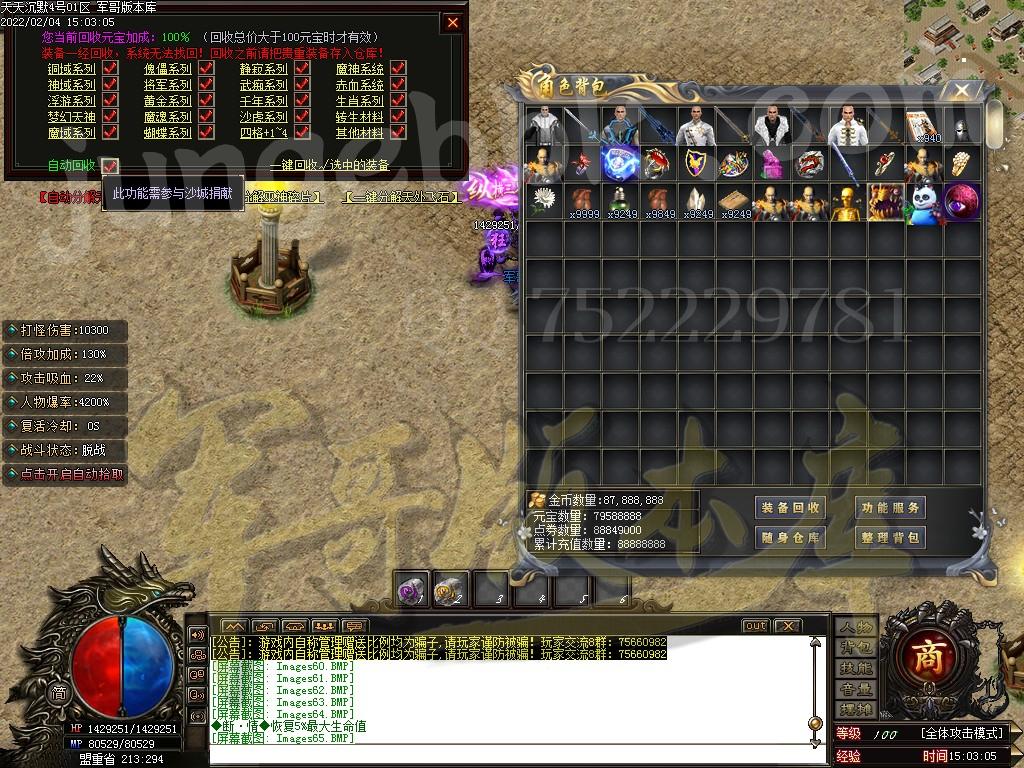Close the equipment recycle panel
The height and width of the screenshot is (768, 1024).
point(453,22)
